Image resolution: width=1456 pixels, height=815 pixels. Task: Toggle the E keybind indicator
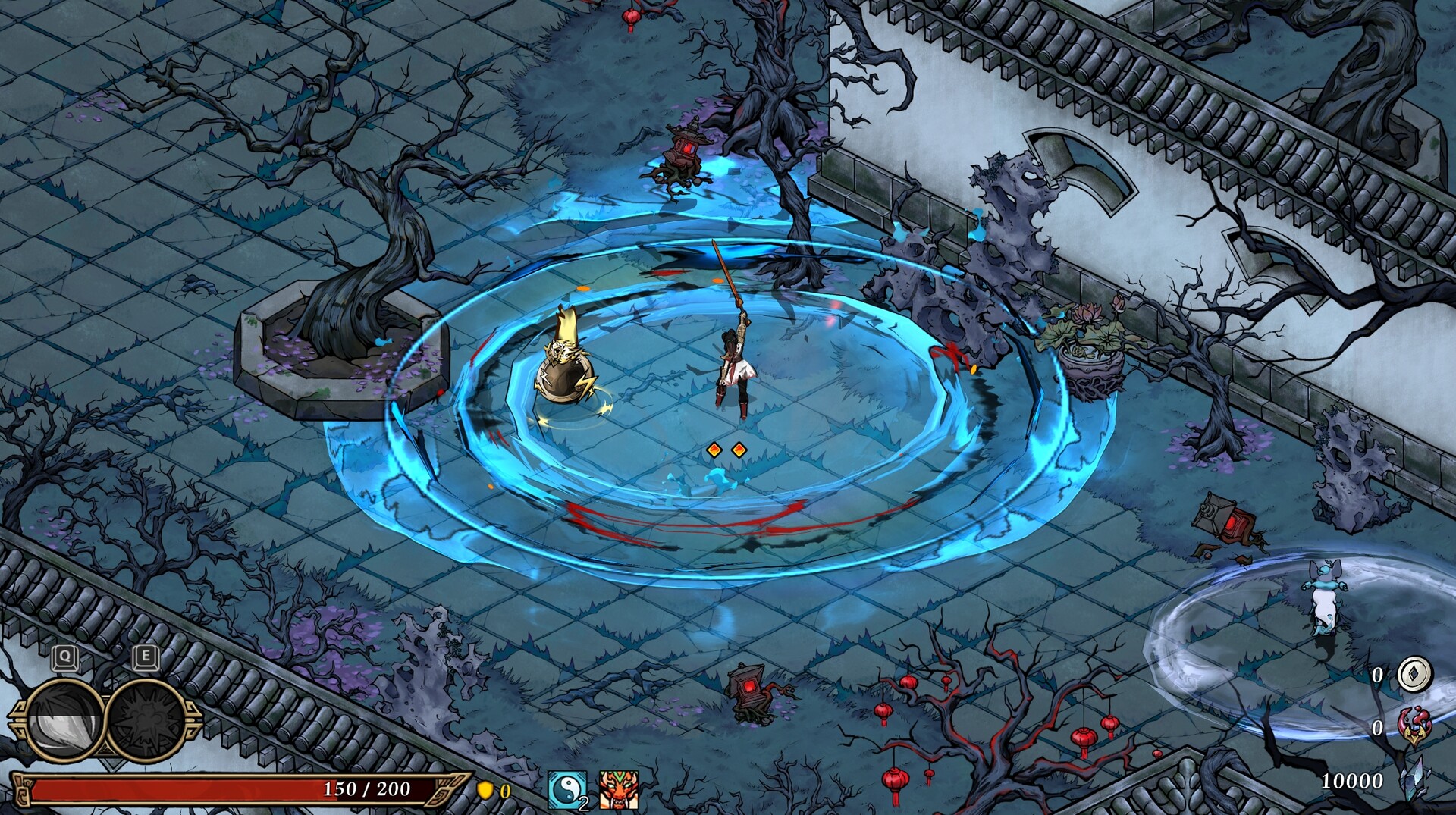tap(146, 655)
